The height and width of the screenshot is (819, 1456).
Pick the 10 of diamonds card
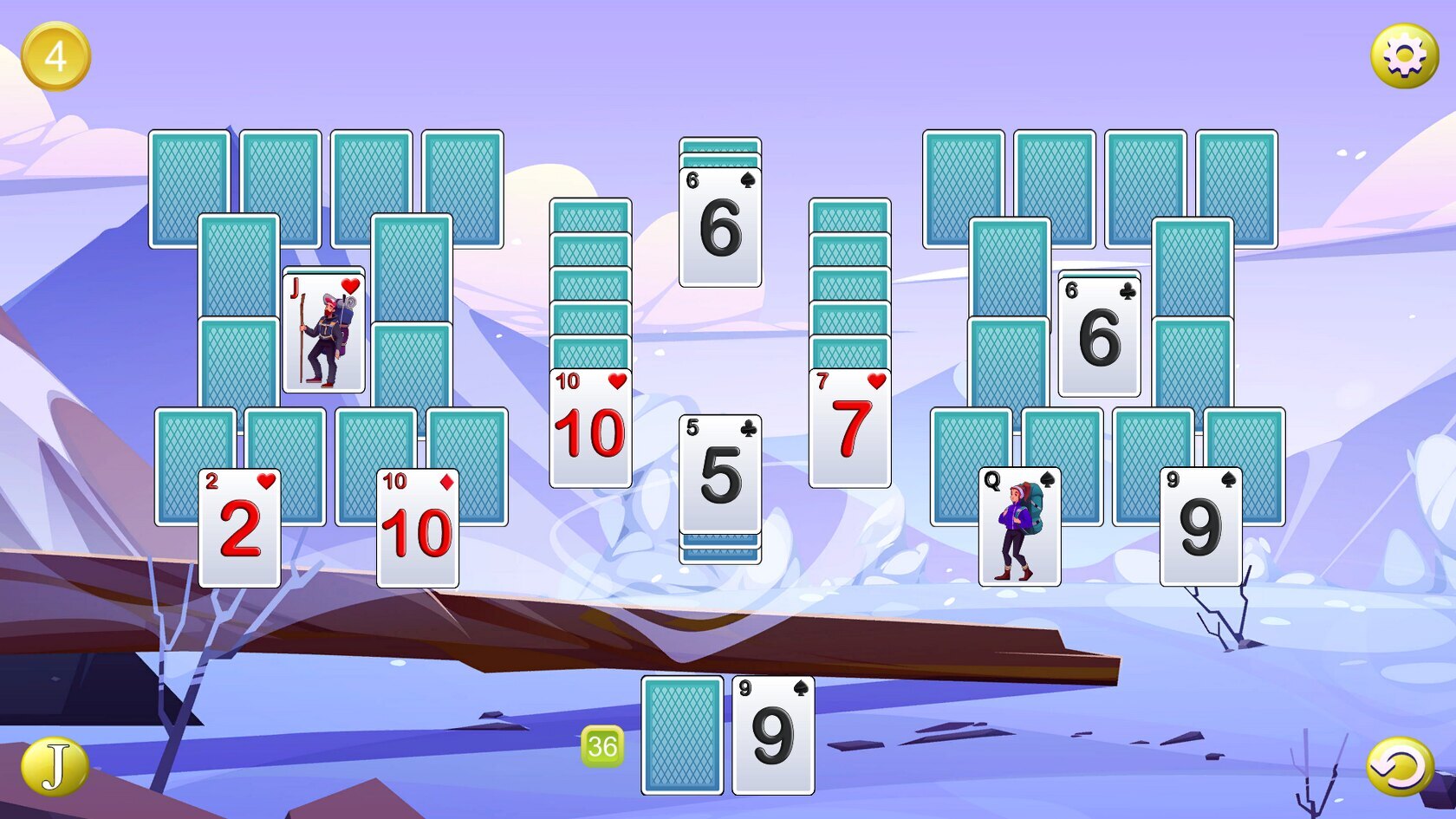point(417,528)
